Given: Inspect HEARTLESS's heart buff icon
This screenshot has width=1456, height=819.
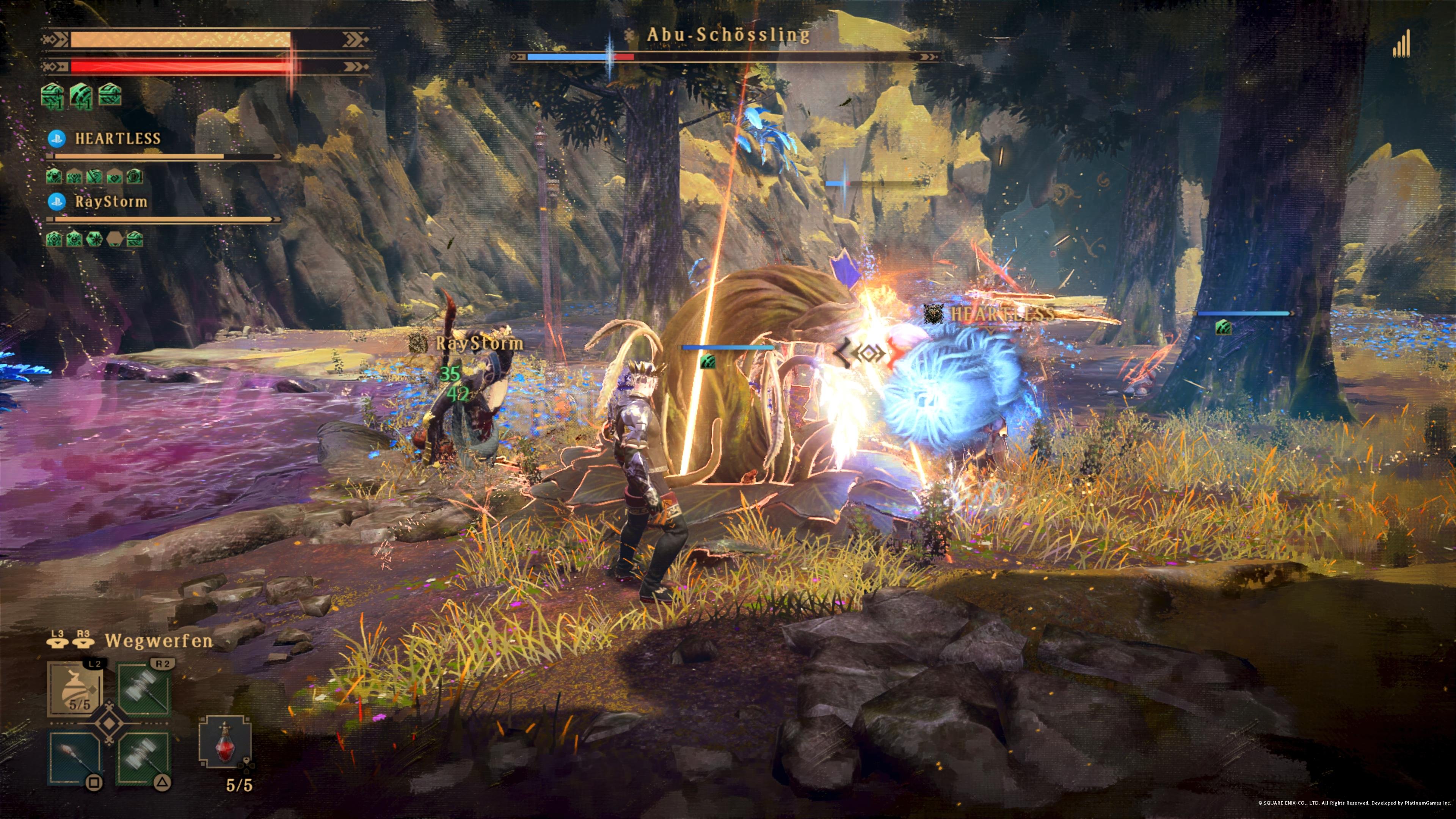Looking at the screenshot, I should tap(54, 176).
